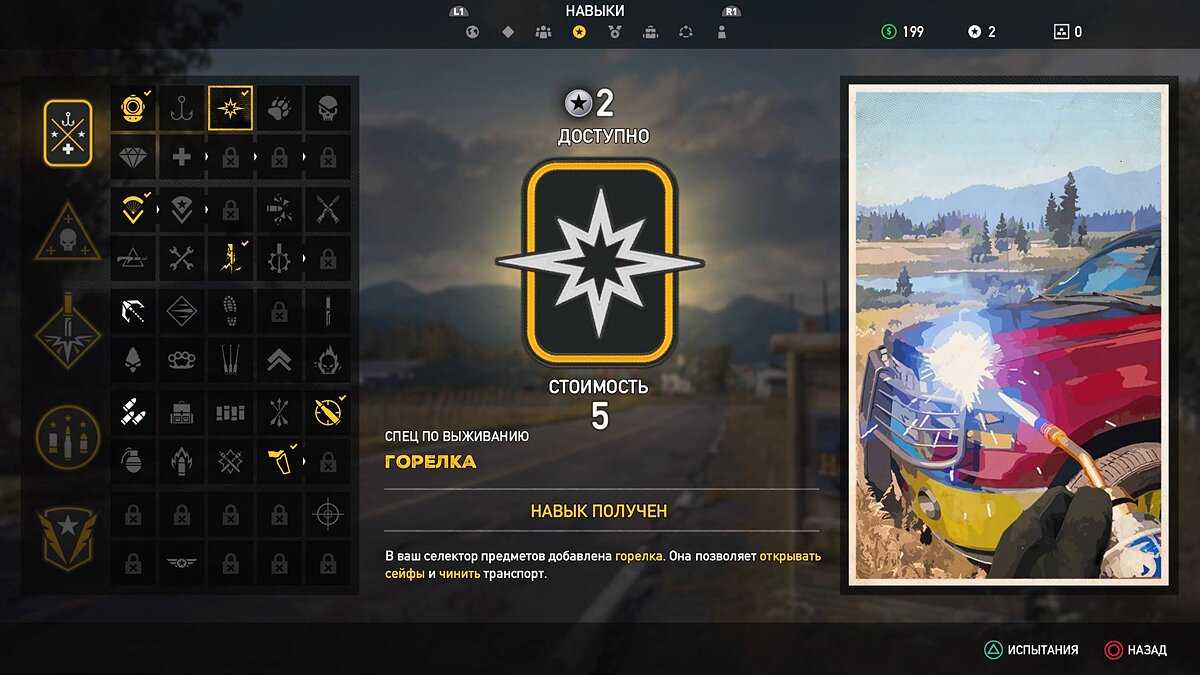Switch to the skull triangle skill category

pos(68,234)
